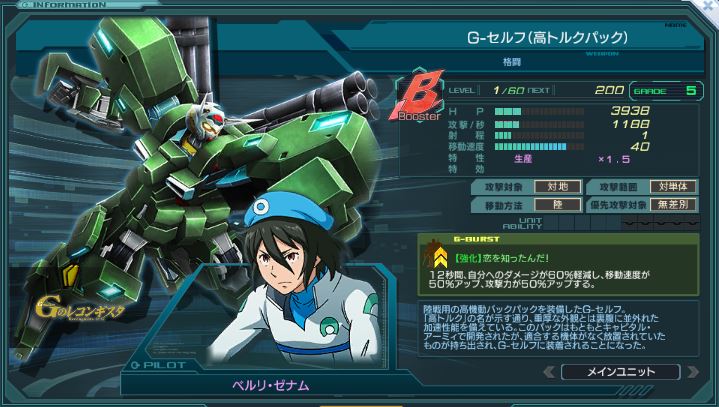Select the right arrow beside メインユニット
Viewport: 719px width, 407px height.
691,371
